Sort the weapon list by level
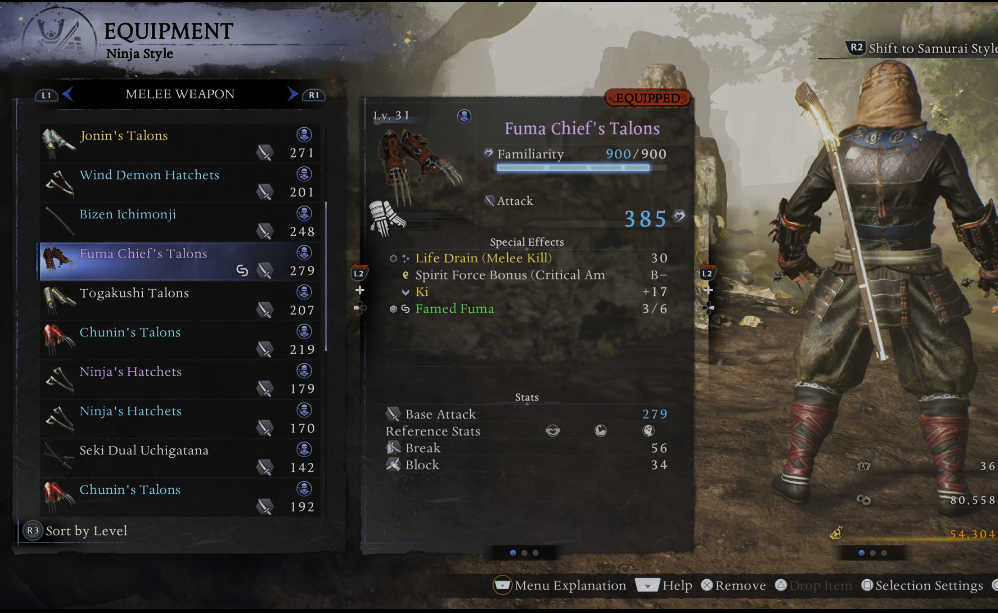Screen dimensions: 998x613 pos(75,531)
